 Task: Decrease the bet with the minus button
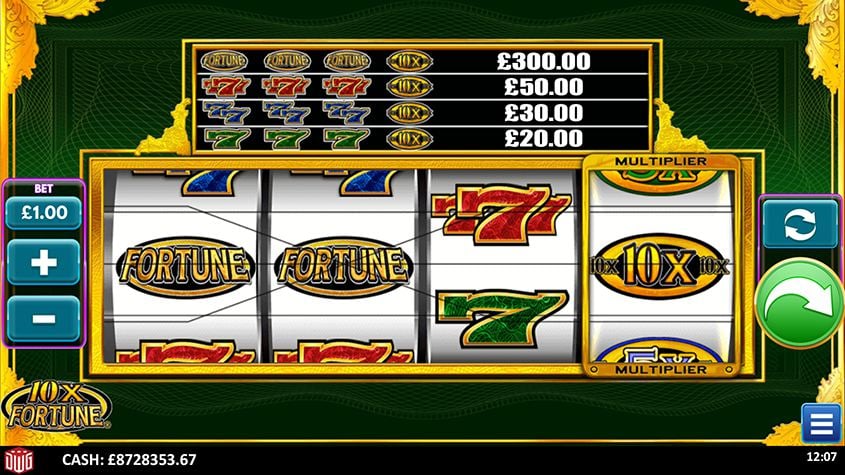44,318
